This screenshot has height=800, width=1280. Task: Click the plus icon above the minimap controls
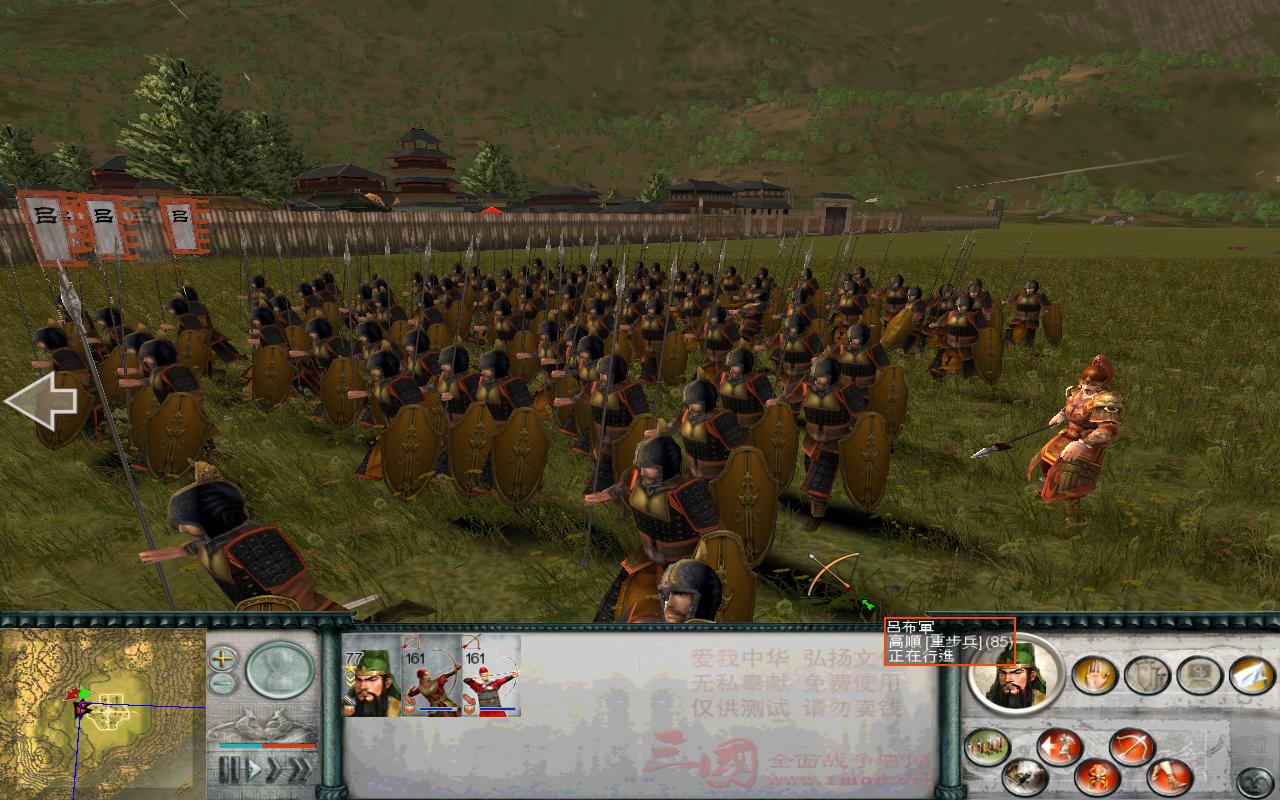tap(221, 660)
